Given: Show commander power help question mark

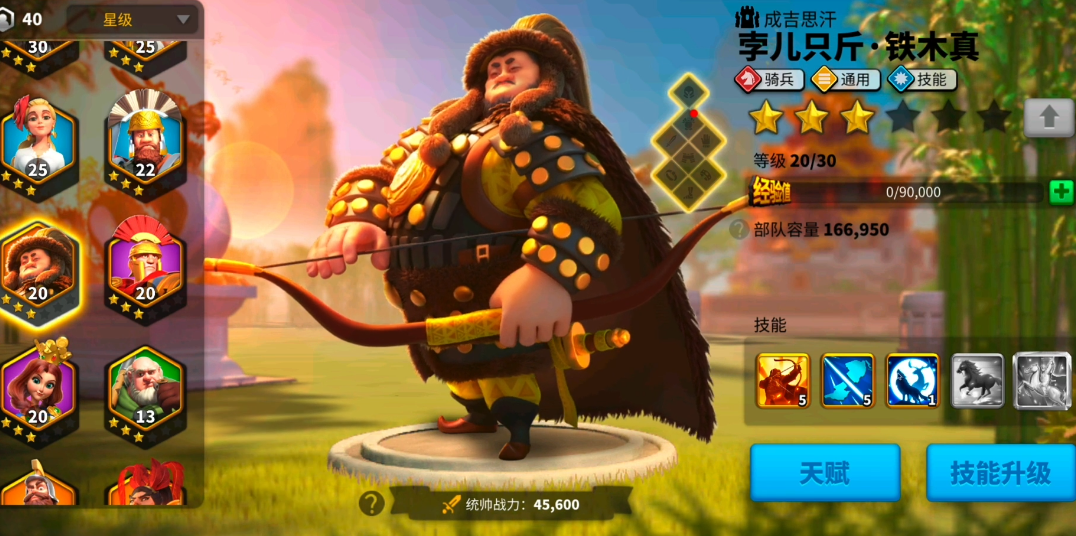Looking at the screenshot, I should click(x=372, y=503).
